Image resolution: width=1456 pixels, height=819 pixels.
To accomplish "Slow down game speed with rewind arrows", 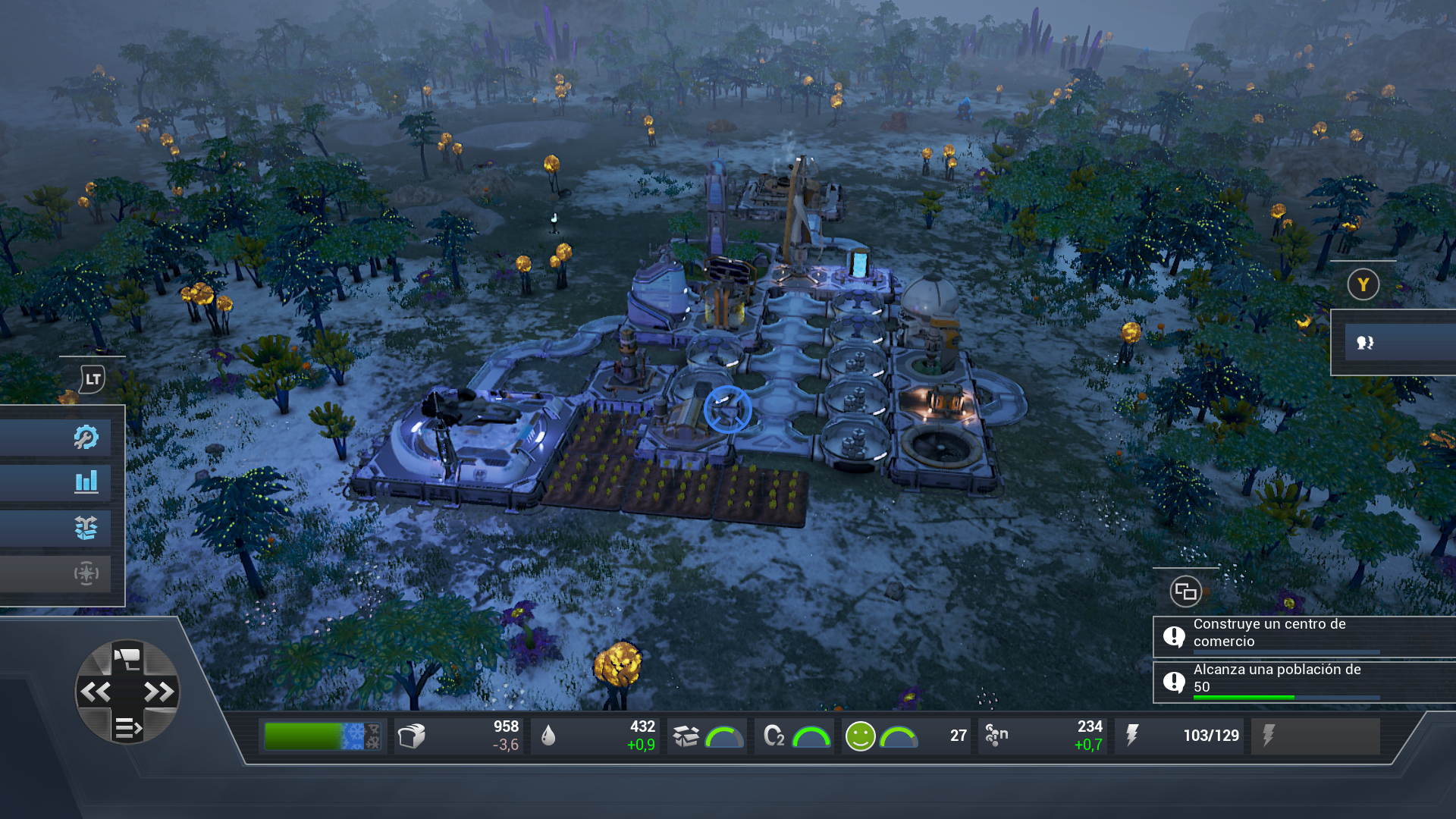I will [x=96, y=692].
